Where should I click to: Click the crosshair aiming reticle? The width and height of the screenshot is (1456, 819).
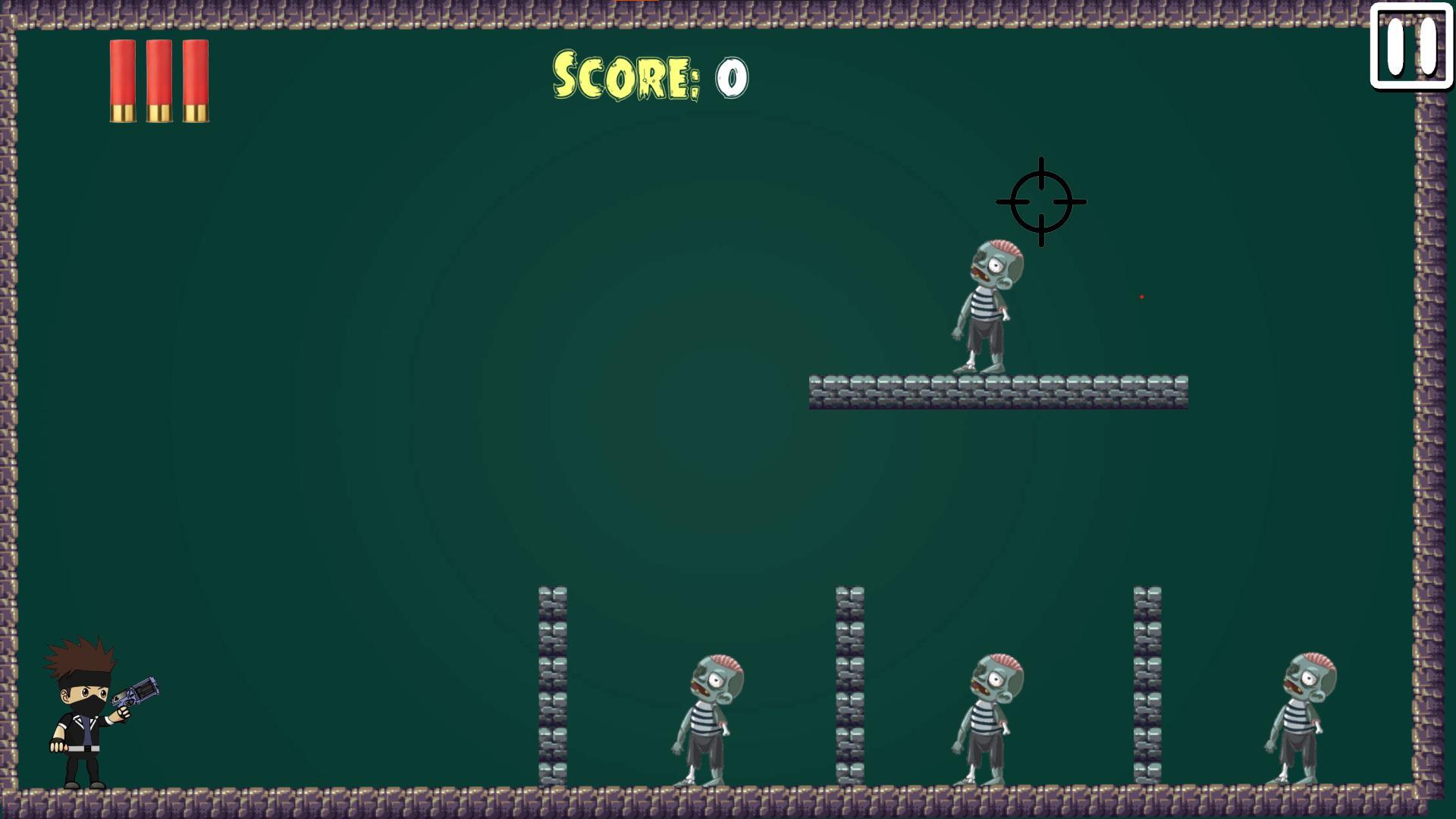point(1042,201)
